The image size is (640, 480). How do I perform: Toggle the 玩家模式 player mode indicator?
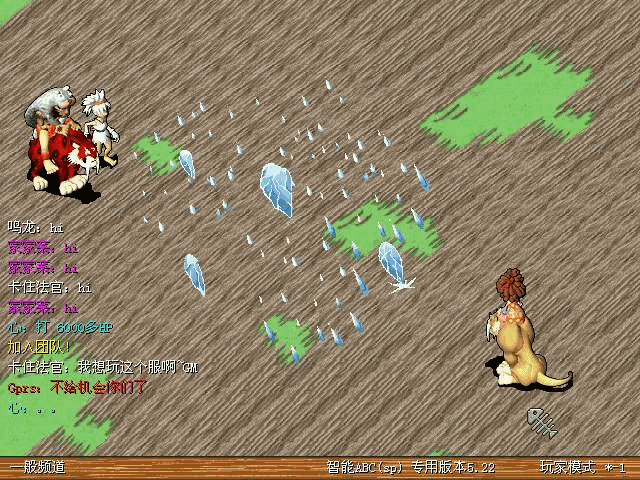pos(567,467)
